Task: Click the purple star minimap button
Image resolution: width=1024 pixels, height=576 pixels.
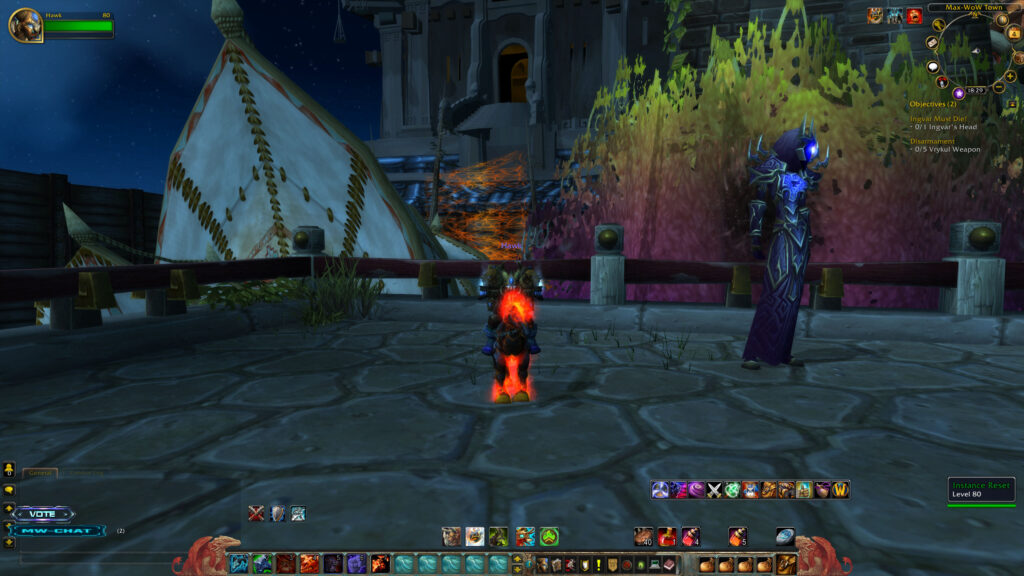Action: pos(958,92)
